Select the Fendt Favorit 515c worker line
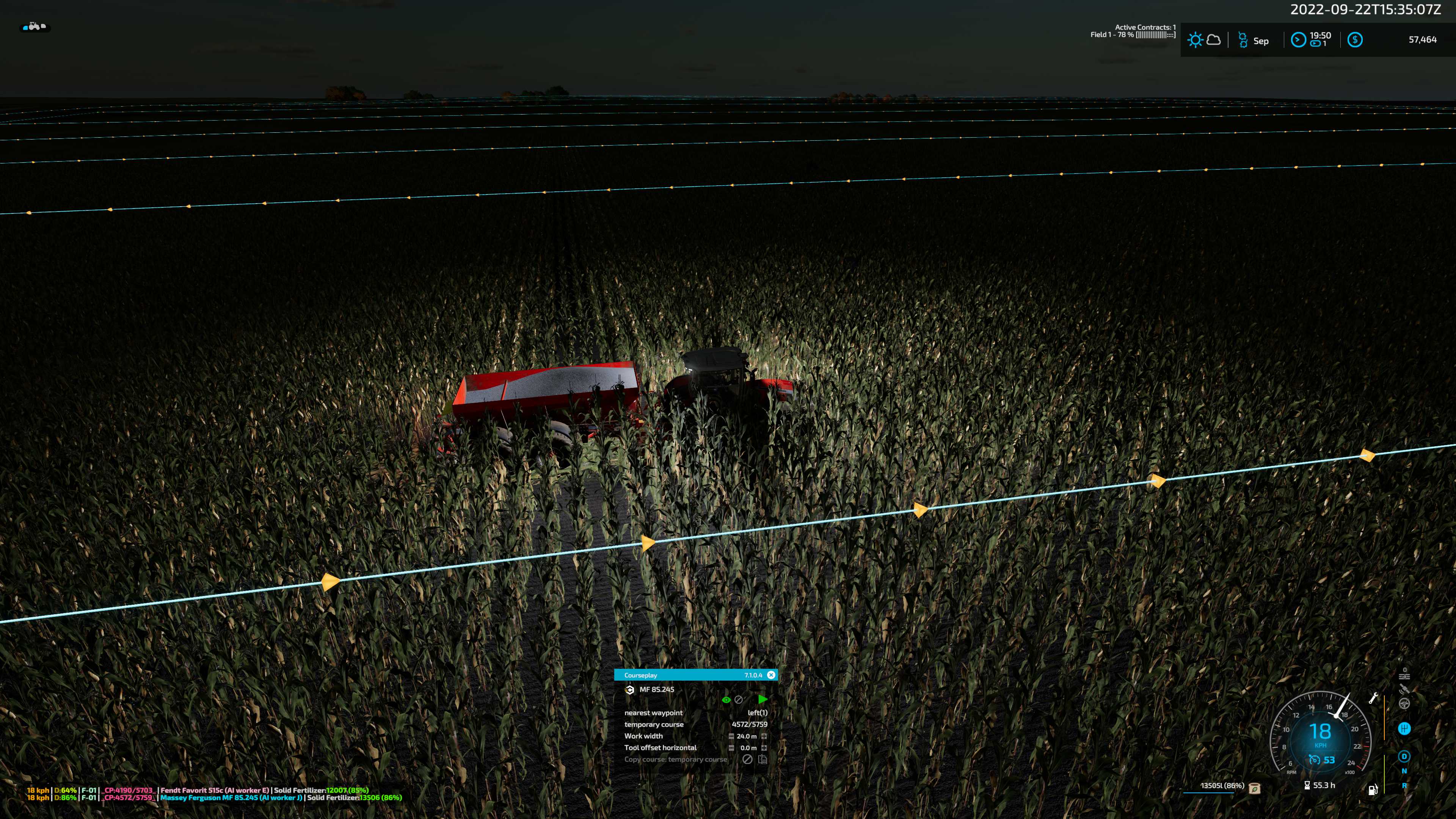 coord(215,790)
